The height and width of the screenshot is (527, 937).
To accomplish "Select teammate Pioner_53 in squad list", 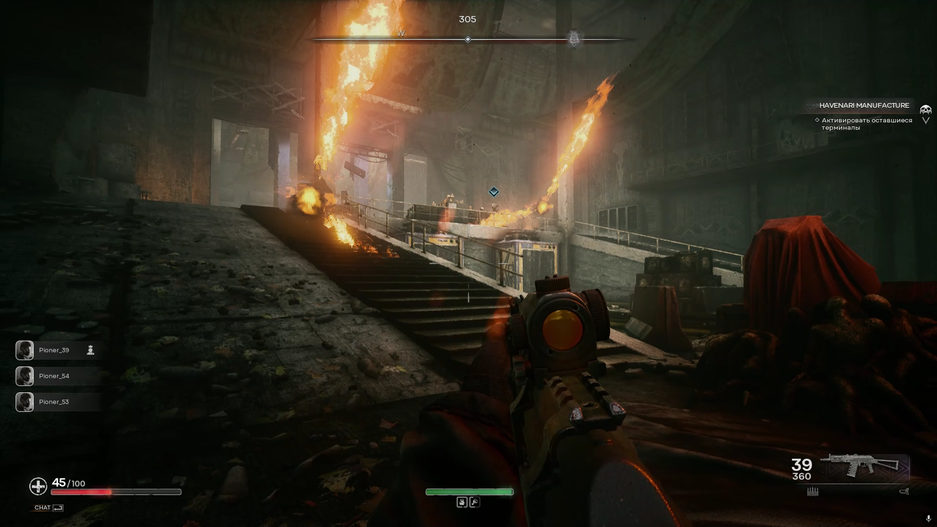I will click(x=54, y=402).
